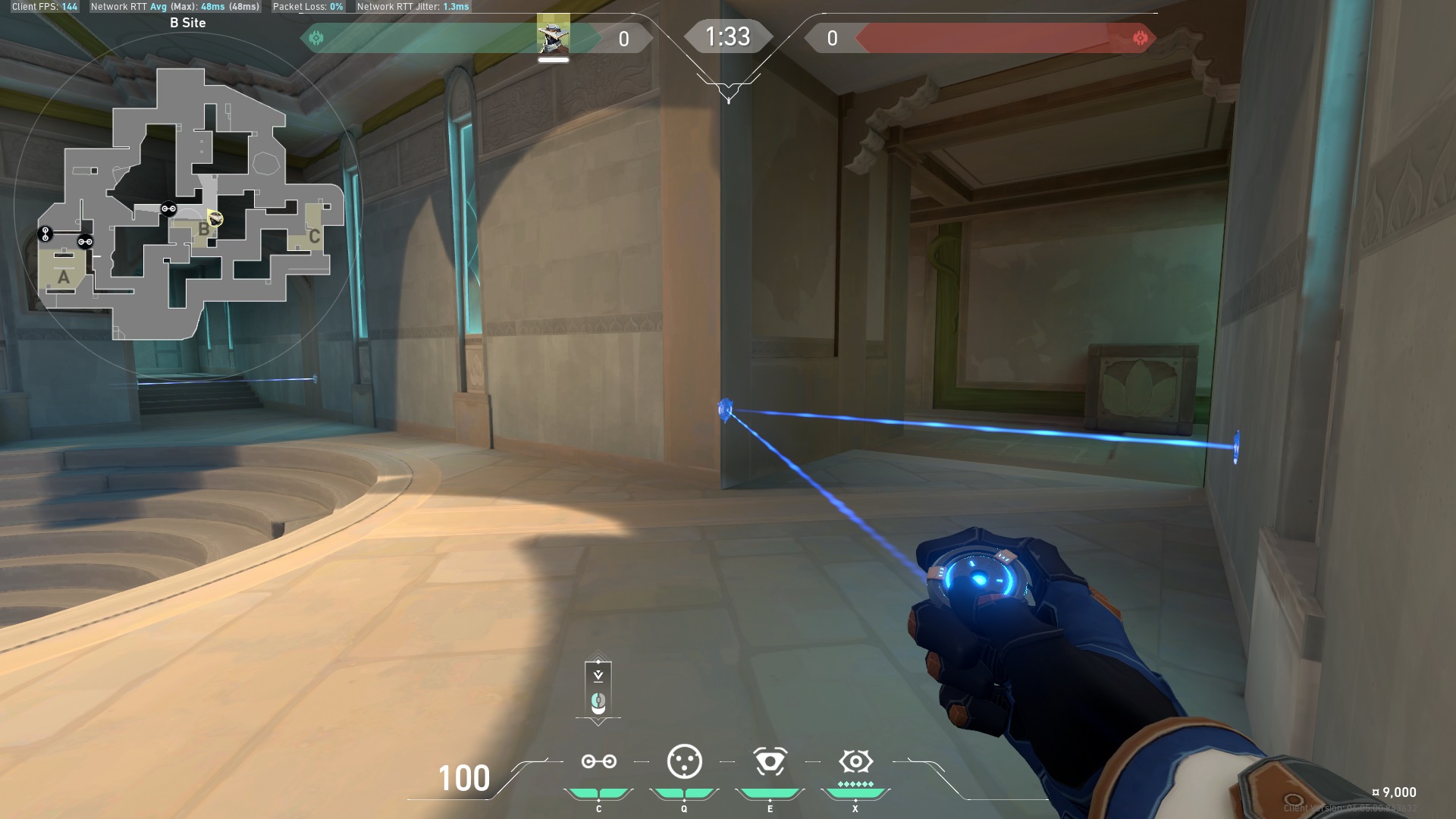Image resolution: width=1456 pixels, height=819 pixels.
Task: Select the Cyber Cage ability icon above Q
Action: coord(684,761)
